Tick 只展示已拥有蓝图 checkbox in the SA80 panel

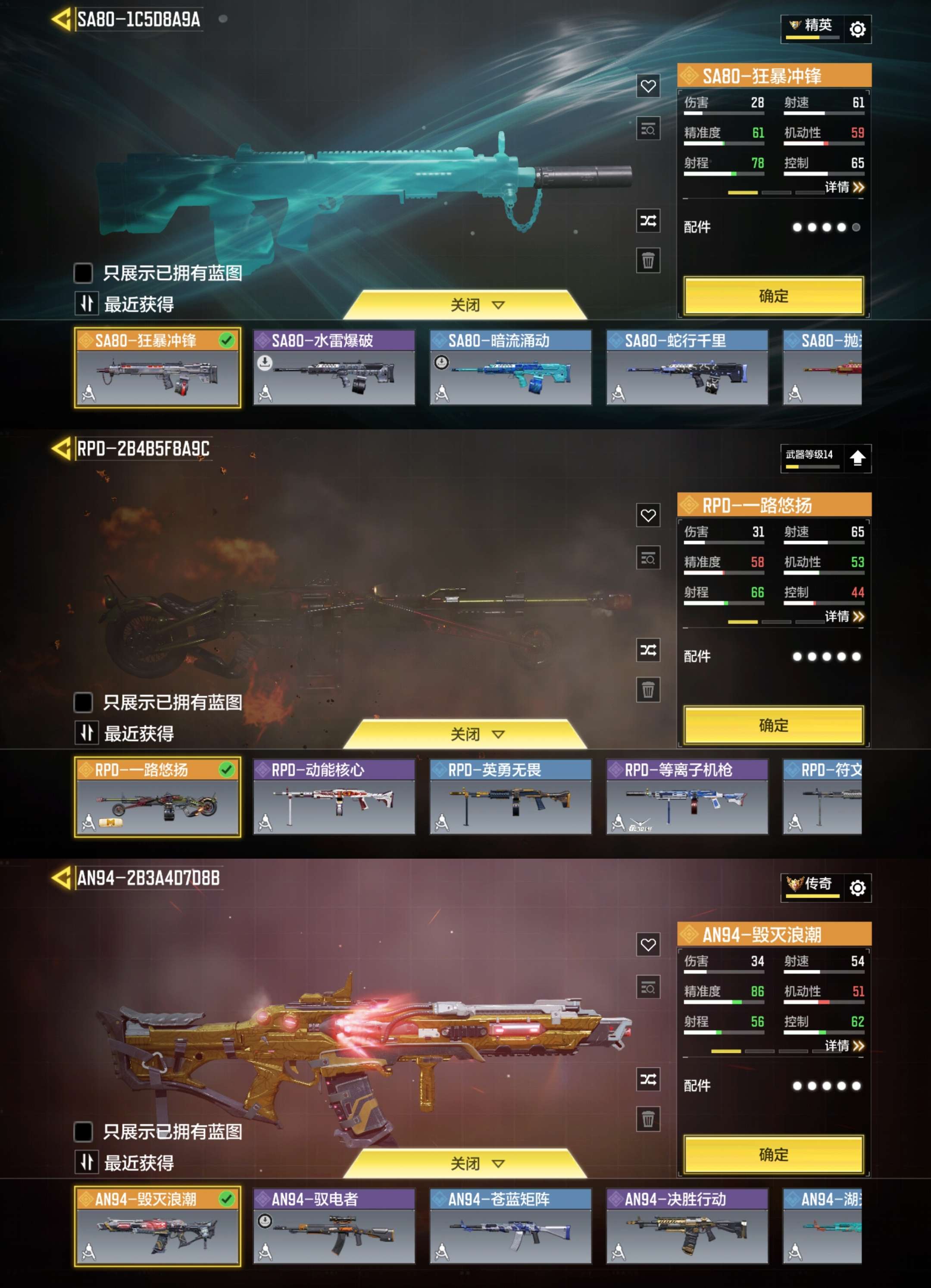(x=84, y=273)
